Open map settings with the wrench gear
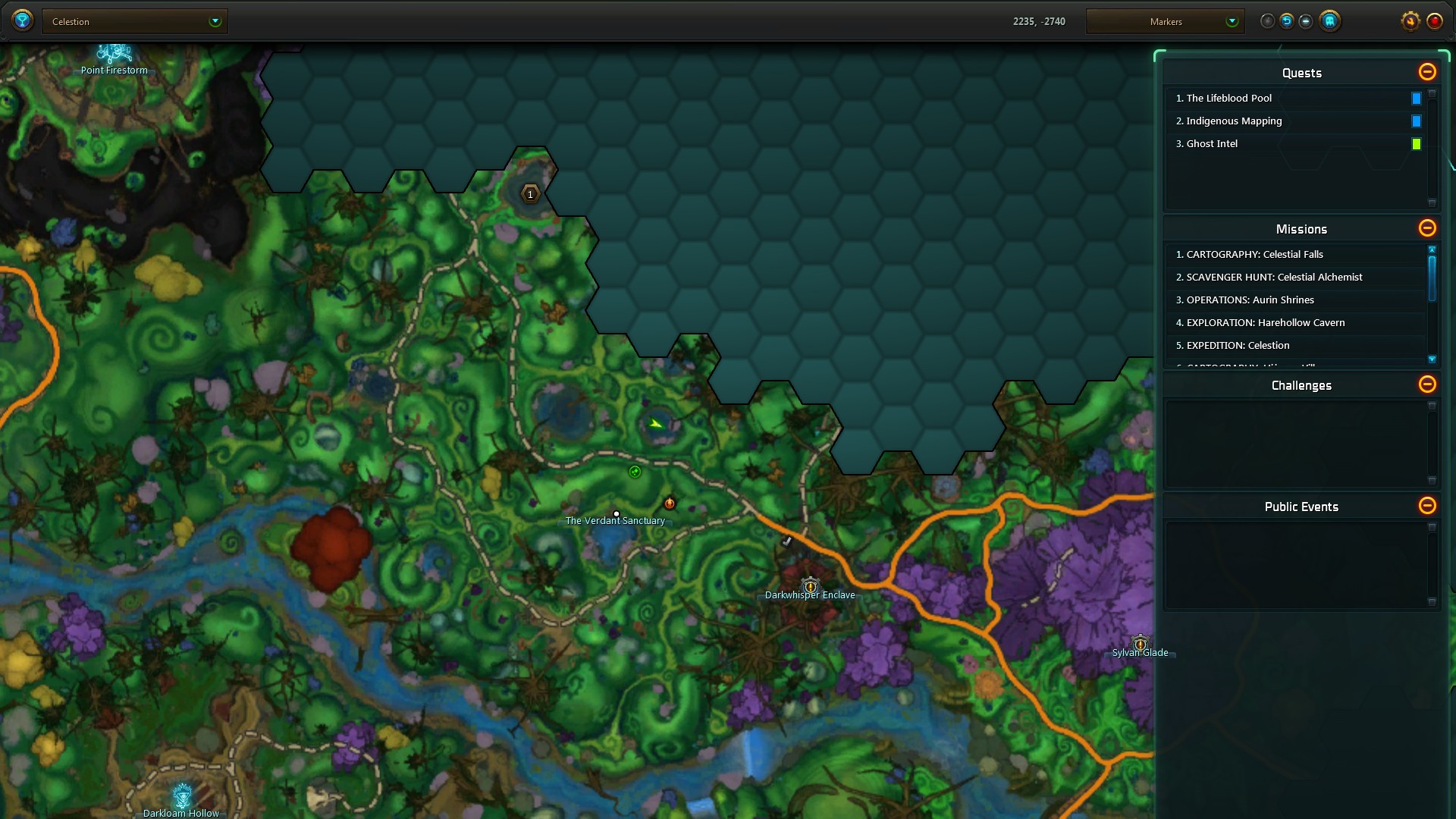 pyautogui.click(x=1410, y=21)
